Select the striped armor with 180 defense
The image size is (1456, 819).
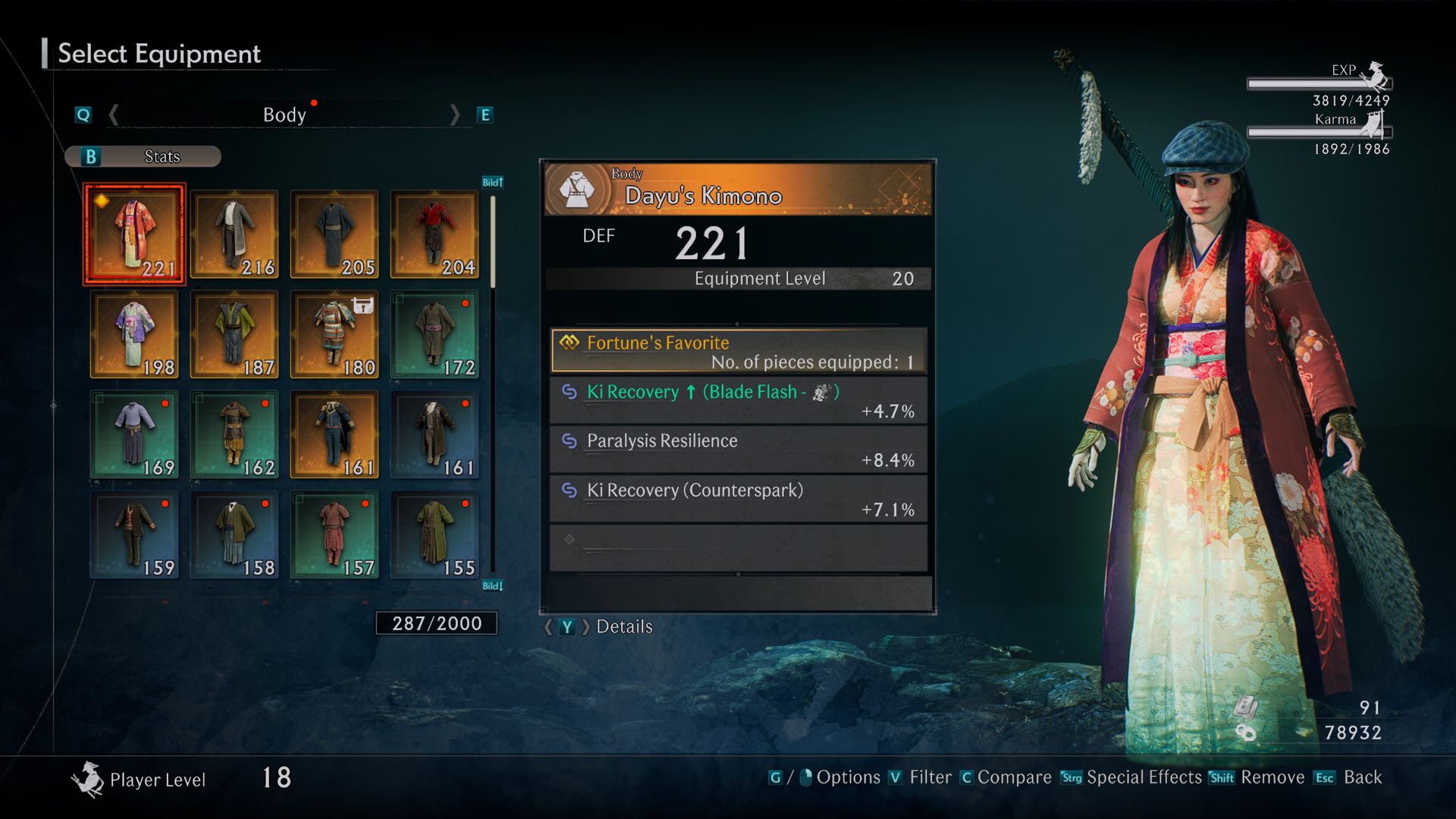tap(334, 334)
